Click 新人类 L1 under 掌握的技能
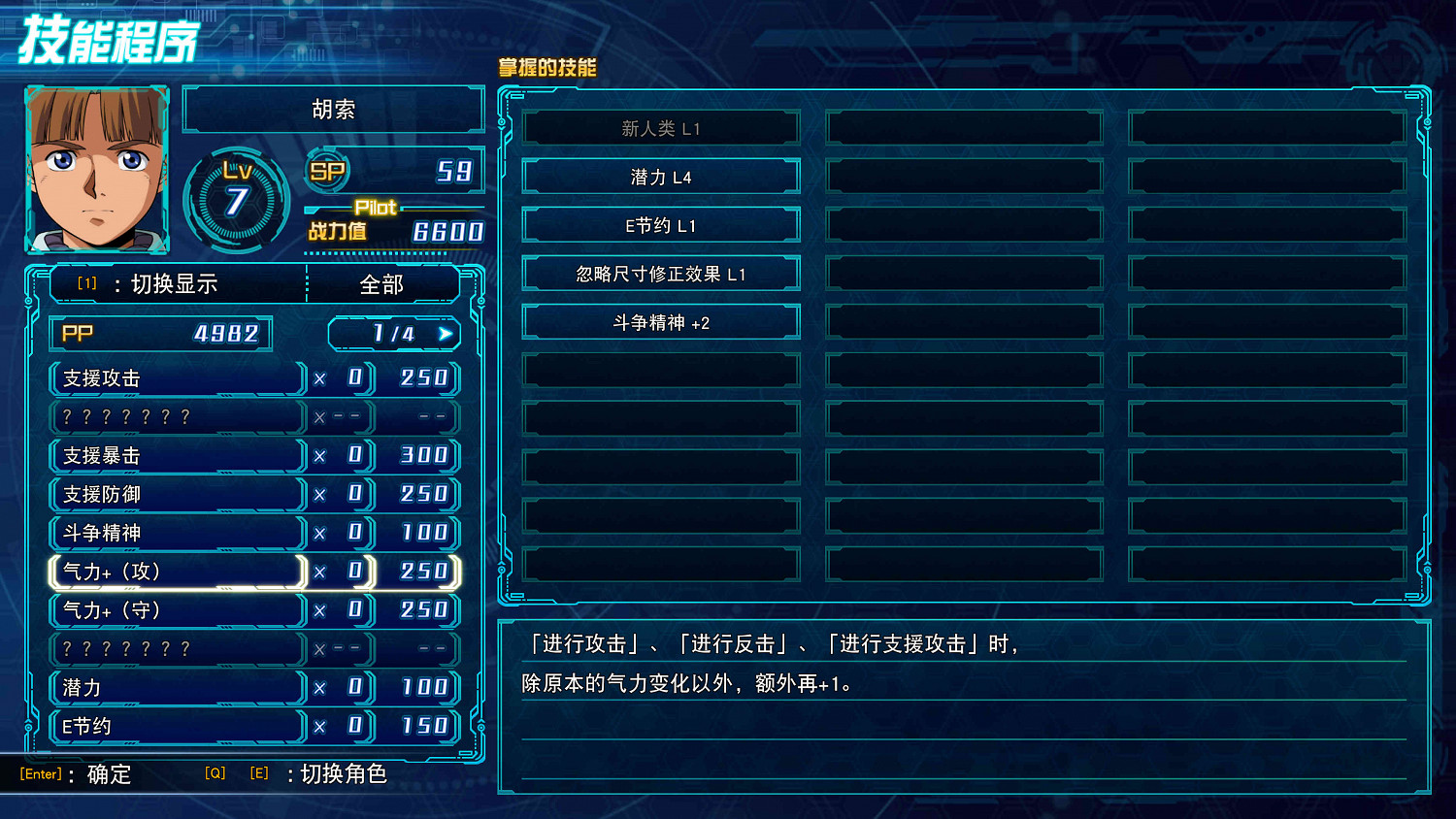The width and height of the screenshot is (1456, 819). 661,127
